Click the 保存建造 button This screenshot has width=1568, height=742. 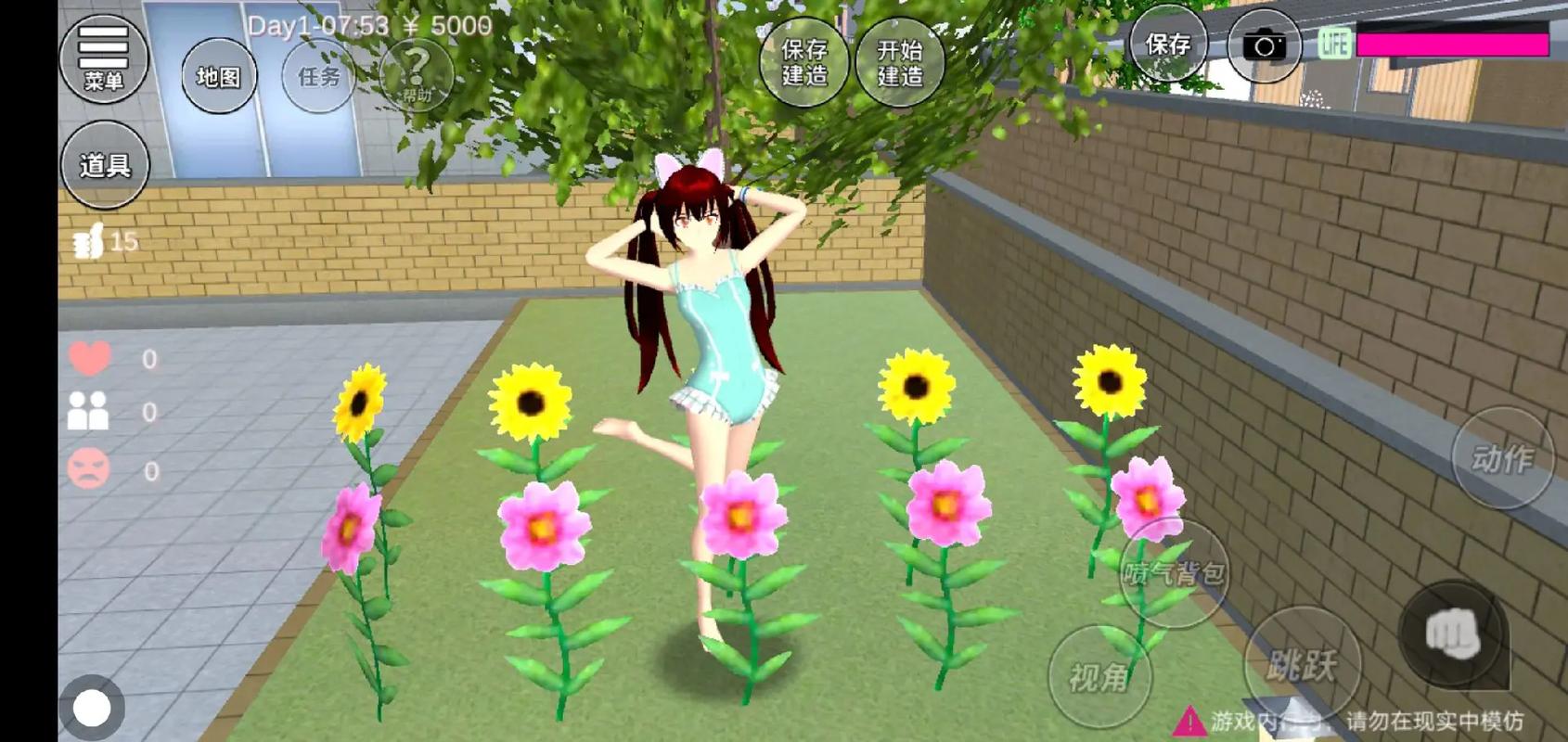point(803,62)
